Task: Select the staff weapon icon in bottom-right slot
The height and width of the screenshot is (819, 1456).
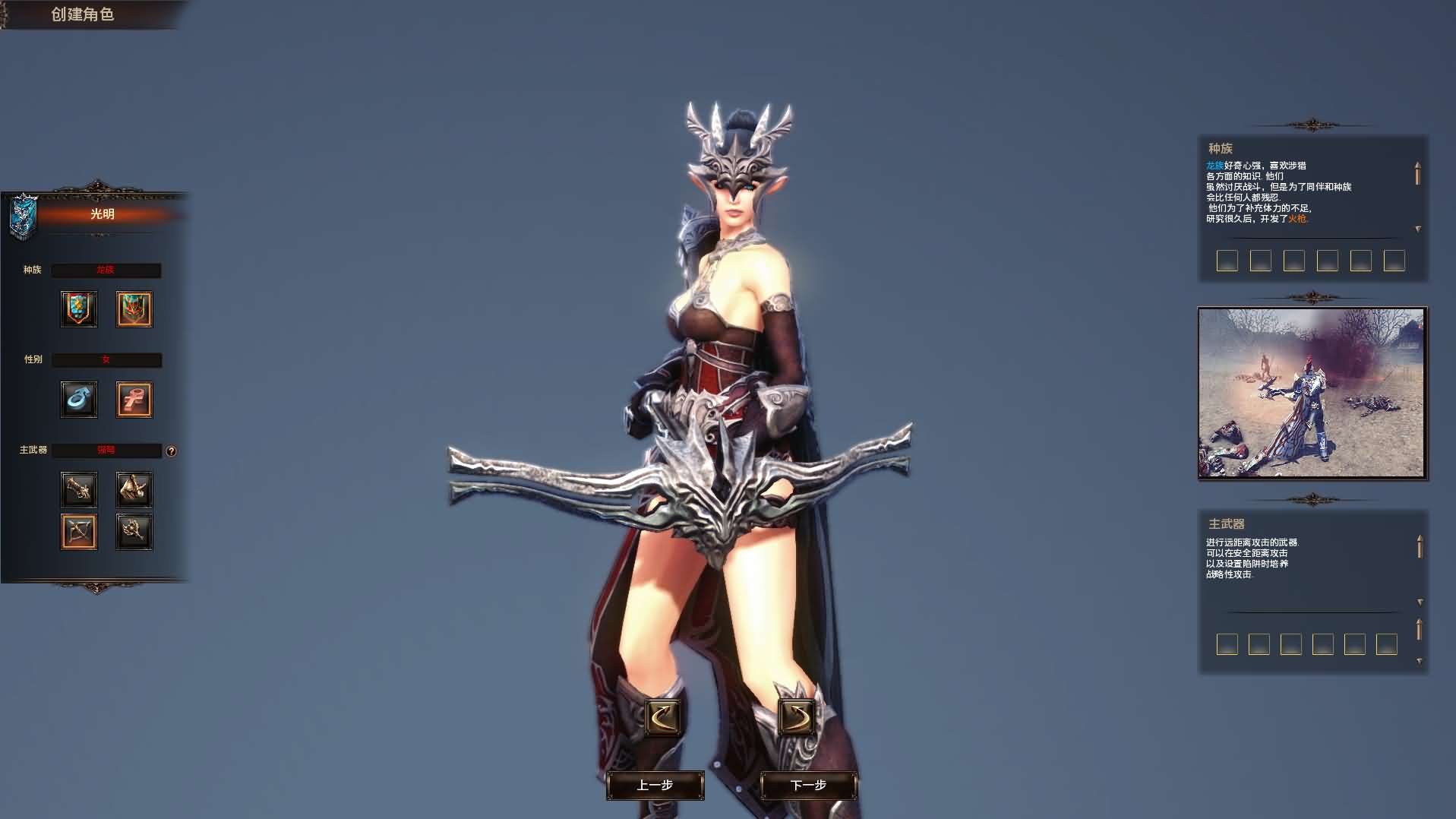Action: 134,531
